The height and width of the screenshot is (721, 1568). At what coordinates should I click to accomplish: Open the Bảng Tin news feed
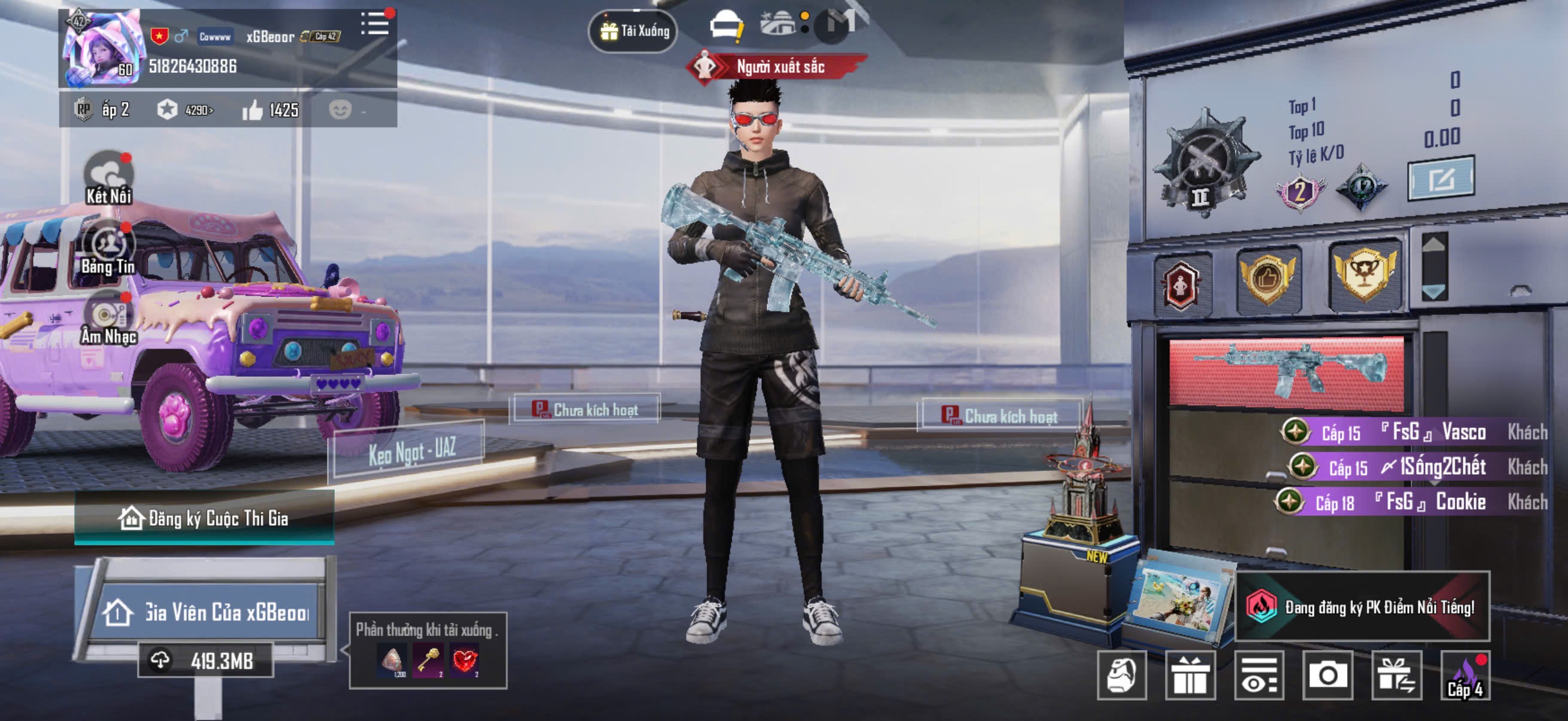pyautogui.click(x=109, y=248)
